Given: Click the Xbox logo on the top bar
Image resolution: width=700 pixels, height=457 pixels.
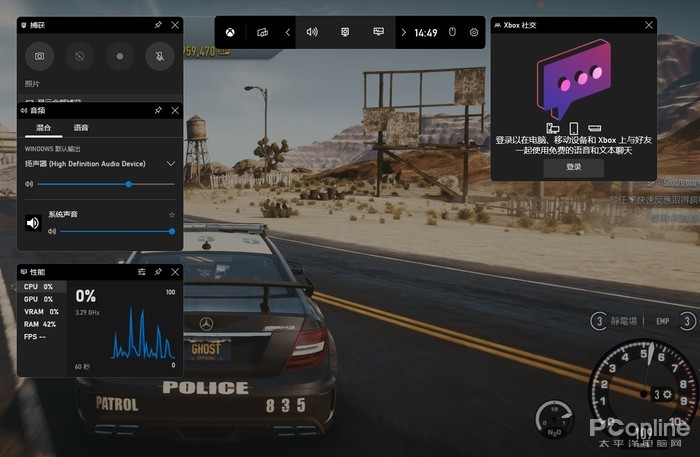Looking at the screenshot, I should [x=230, y=32].
